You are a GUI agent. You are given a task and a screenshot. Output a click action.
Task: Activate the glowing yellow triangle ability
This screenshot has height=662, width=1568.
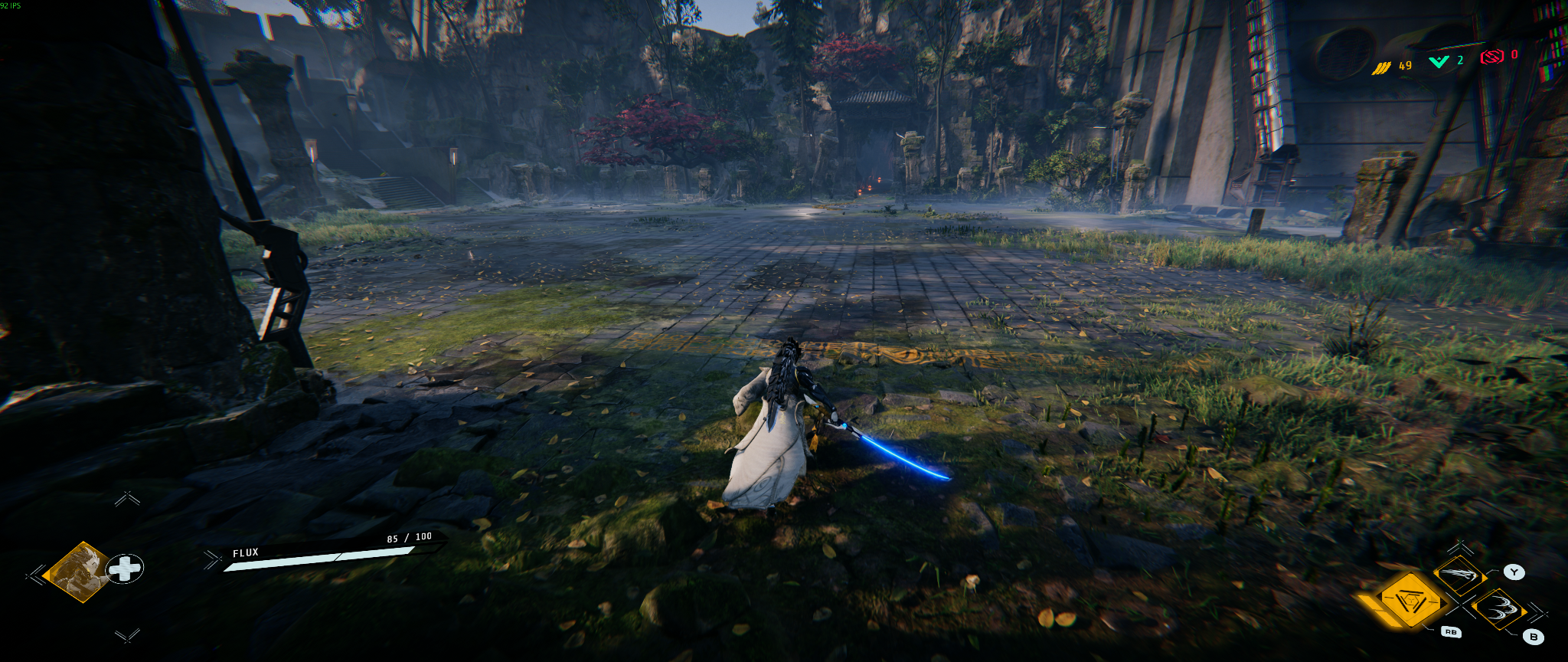(1407, 602)
